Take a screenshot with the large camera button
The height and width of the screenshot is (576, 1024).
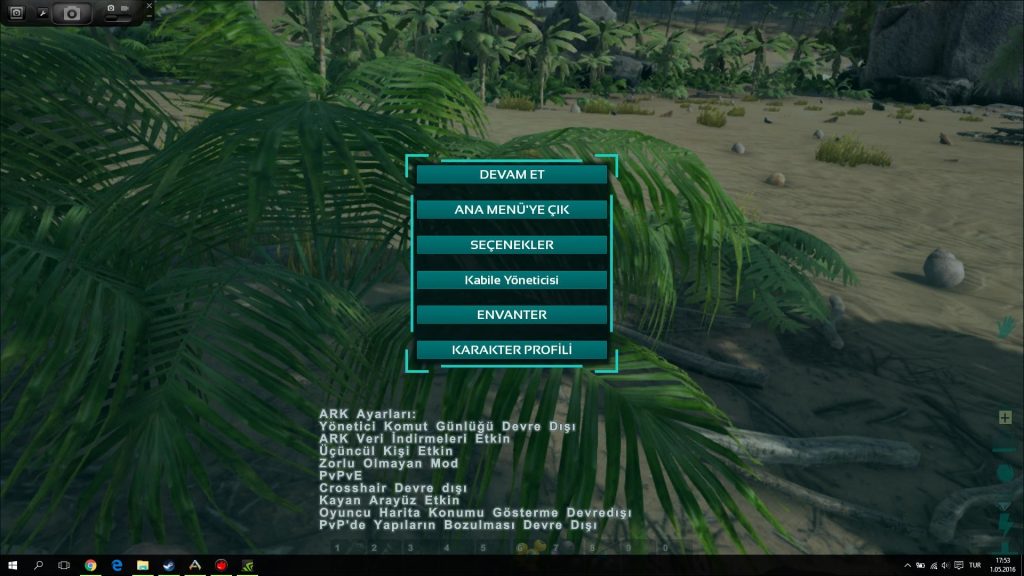pos(72,13)
